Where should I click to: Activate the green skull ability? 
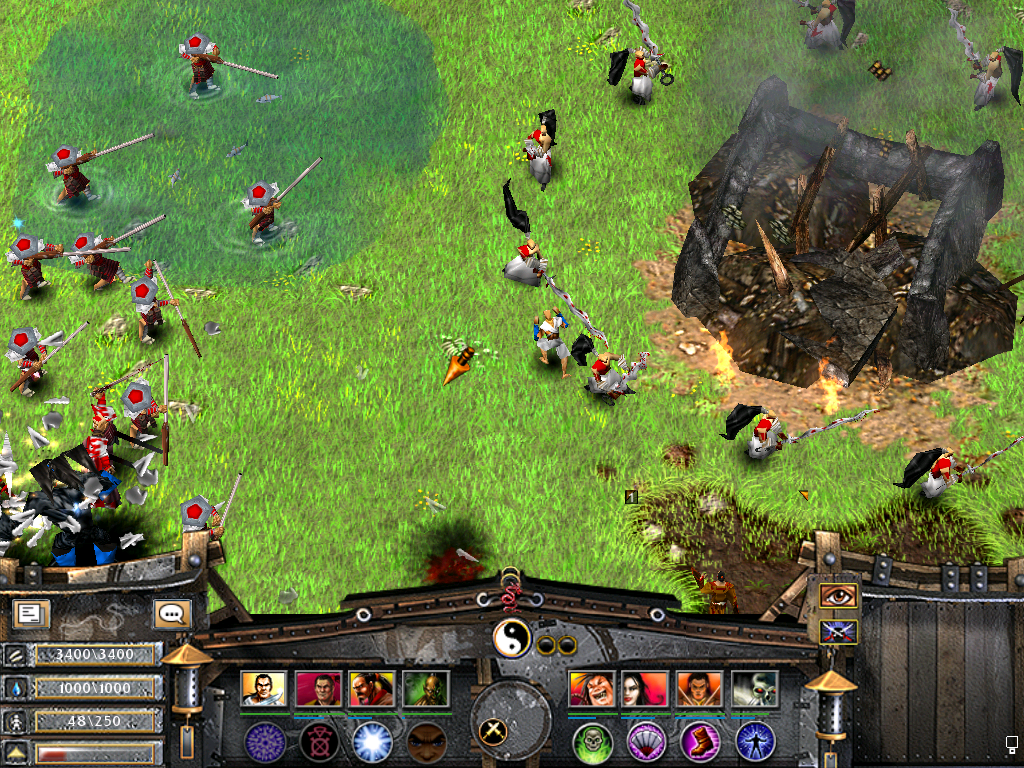coord(592,741)
